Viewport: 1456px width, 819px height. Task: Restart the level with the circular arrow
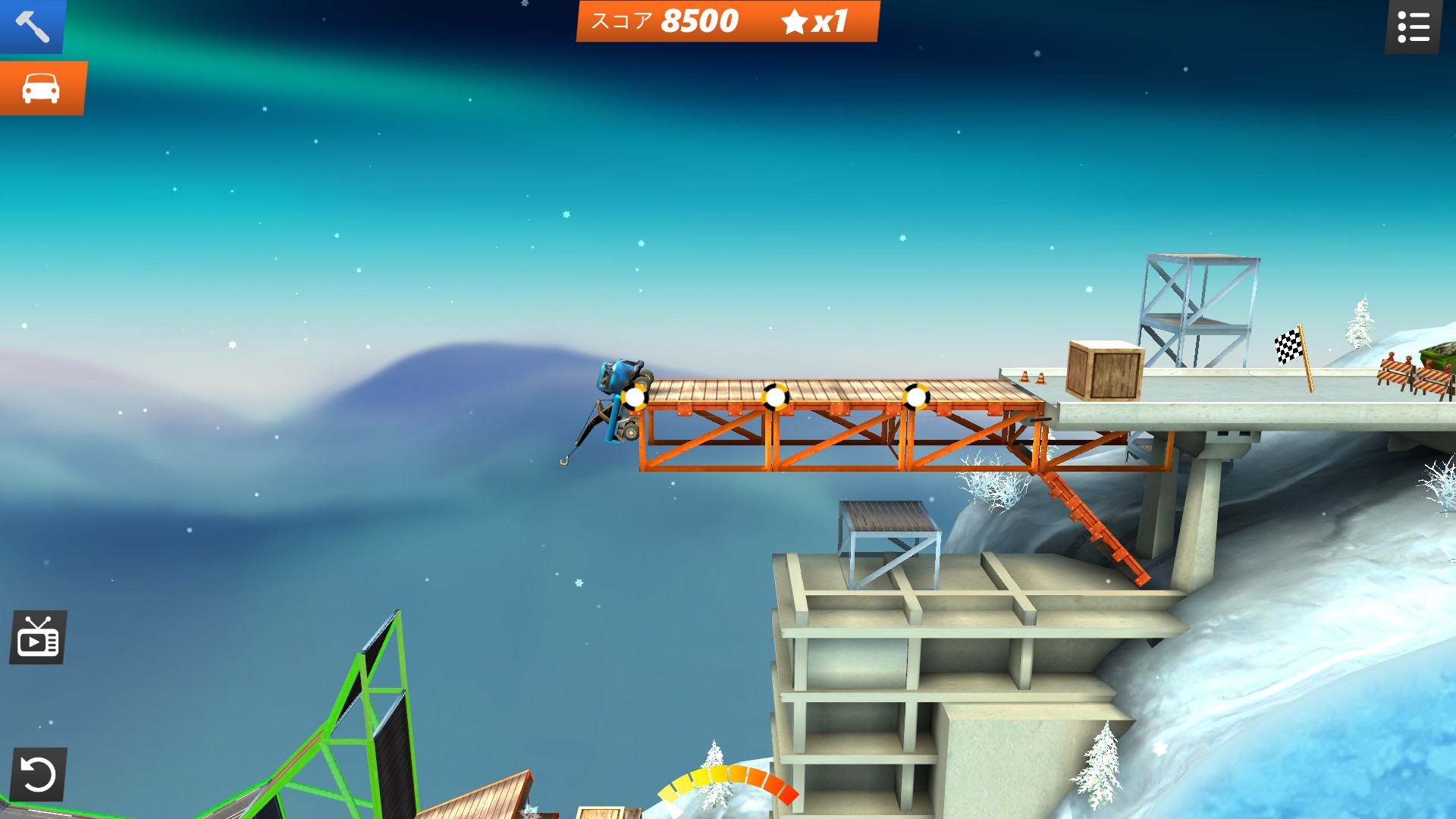coord(38,775)
